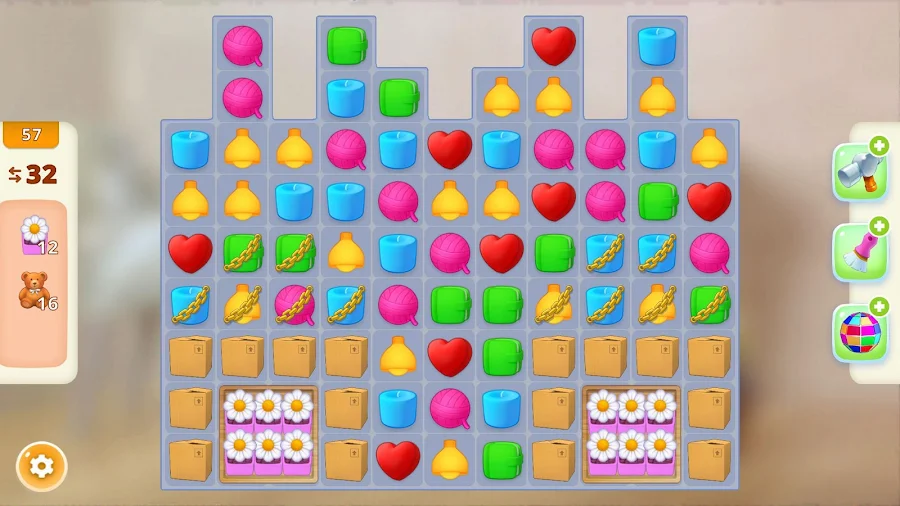Open the orange gear settings button
The height and width of the screenshot is (506, 900).
[41, 466]
